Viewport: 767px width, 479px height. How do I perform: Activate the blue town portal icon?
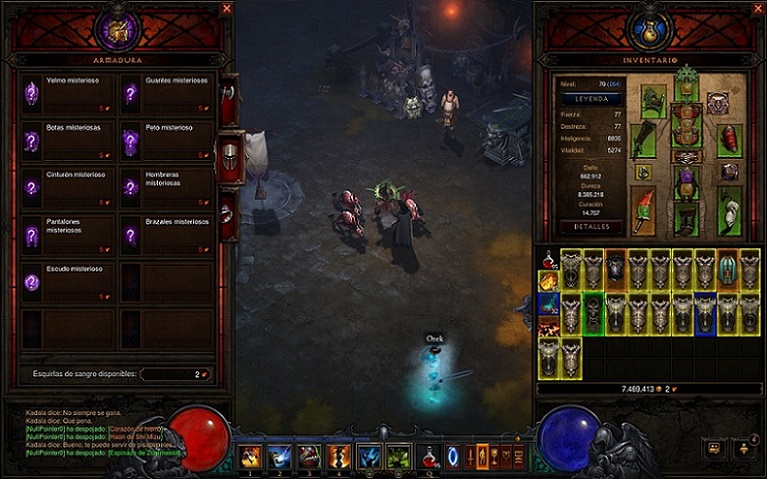(453, 457)
